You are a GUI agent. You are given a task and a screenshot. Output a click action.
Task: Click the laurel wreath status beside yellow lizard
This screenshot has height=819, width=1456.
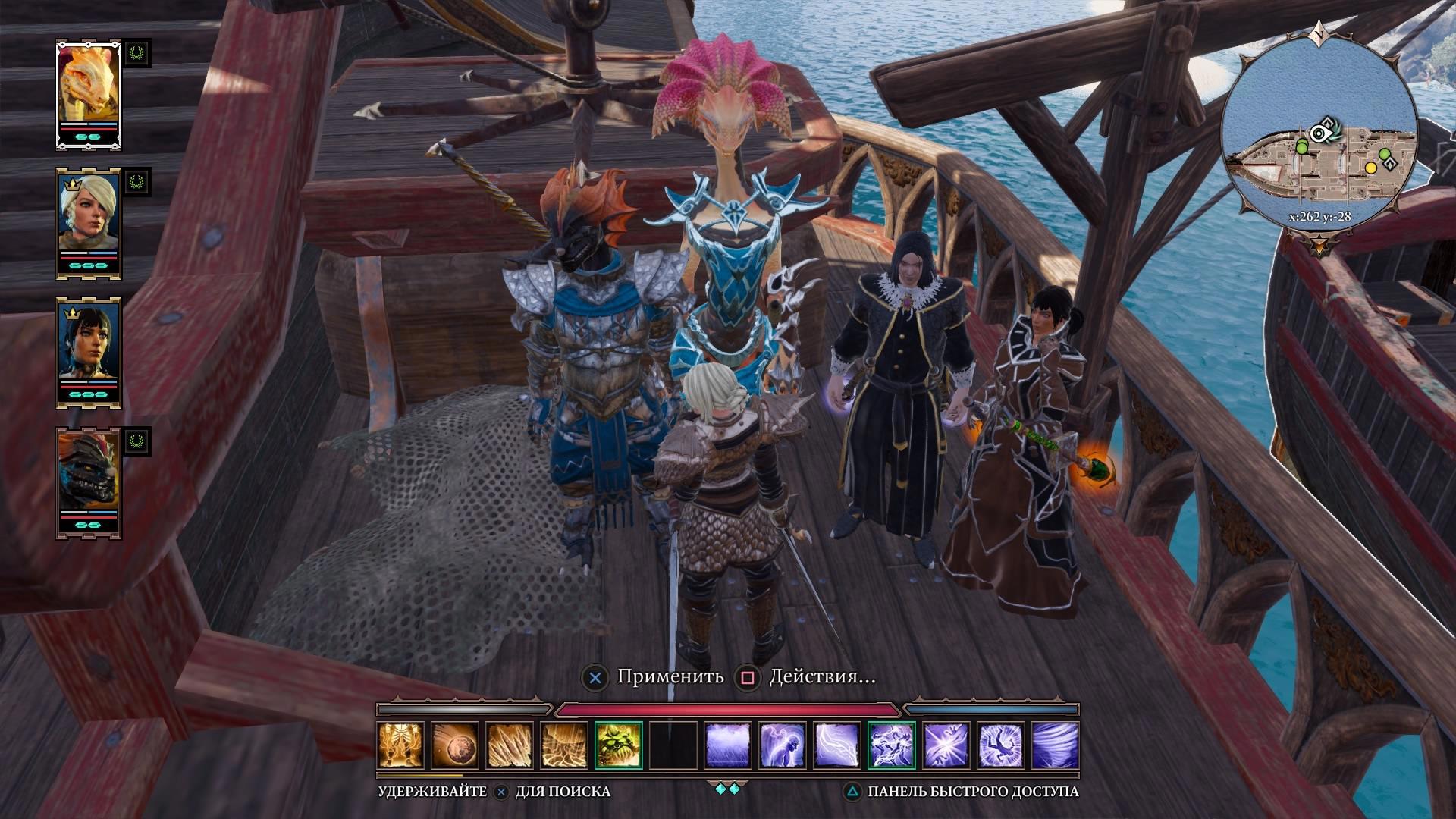click(x=137, y=53)
